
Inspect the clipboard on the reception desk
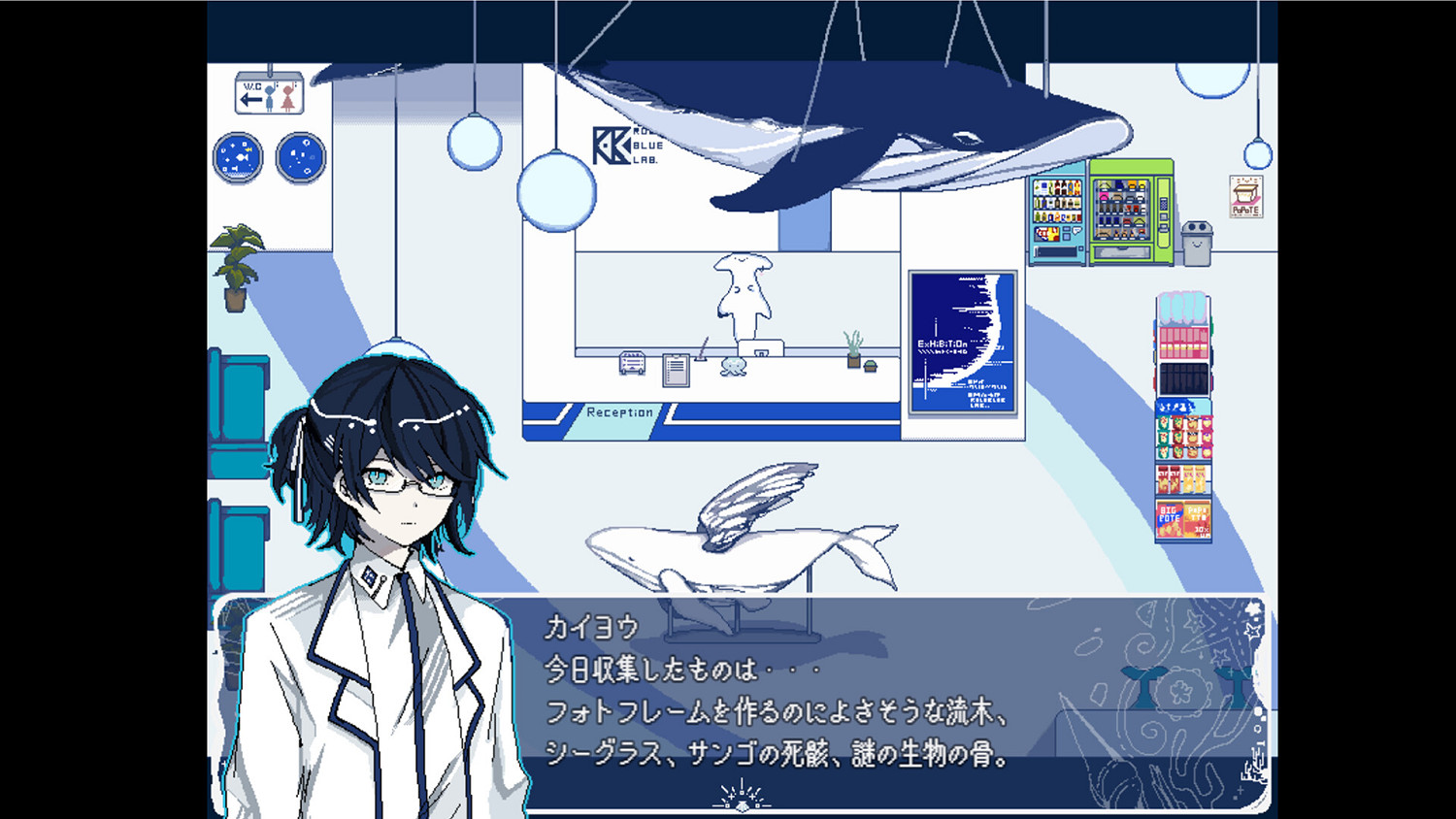(x=676, y=372)
